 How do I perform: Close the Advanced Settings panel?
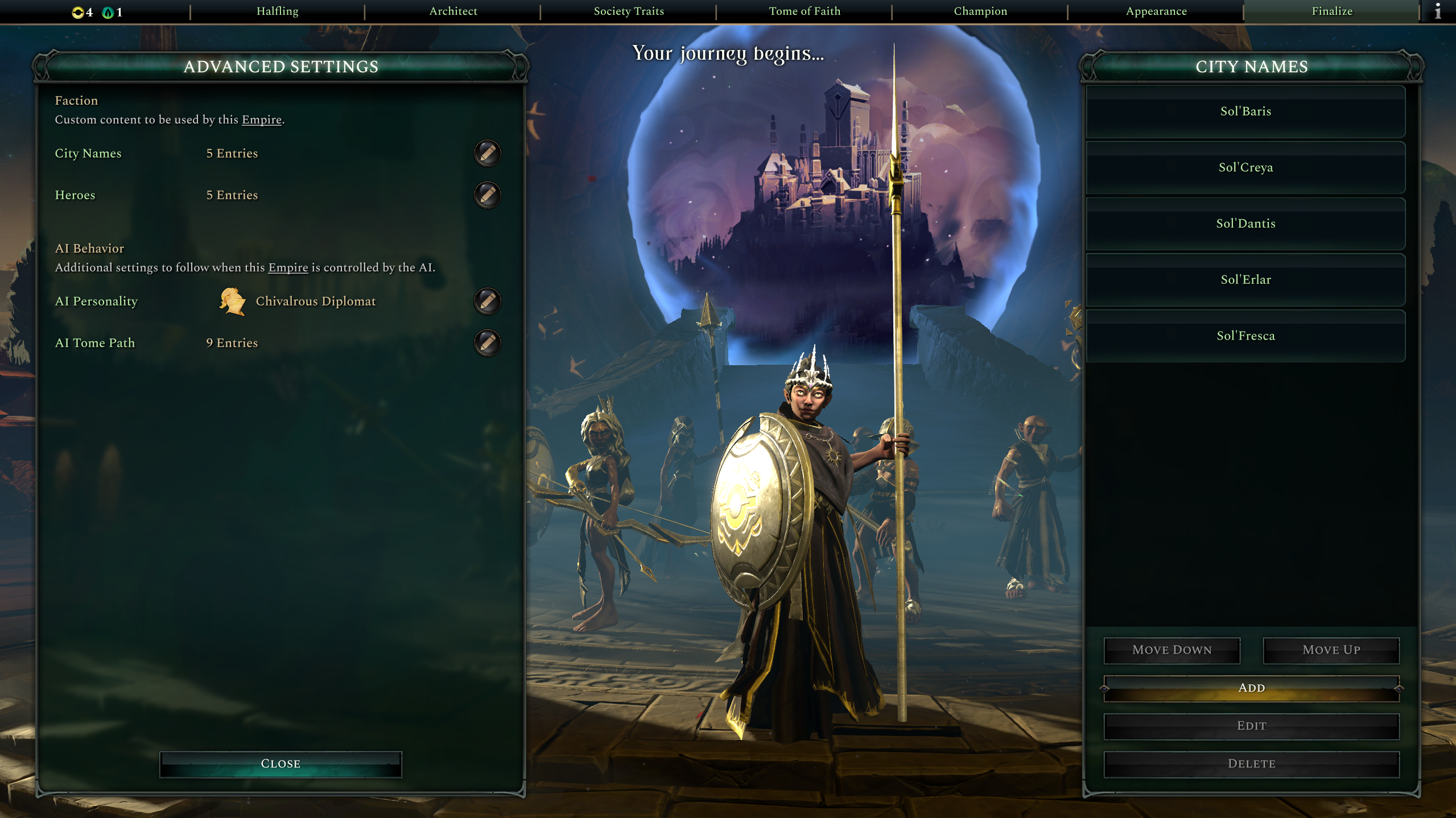pyautogui.click(x=280, y=764)
